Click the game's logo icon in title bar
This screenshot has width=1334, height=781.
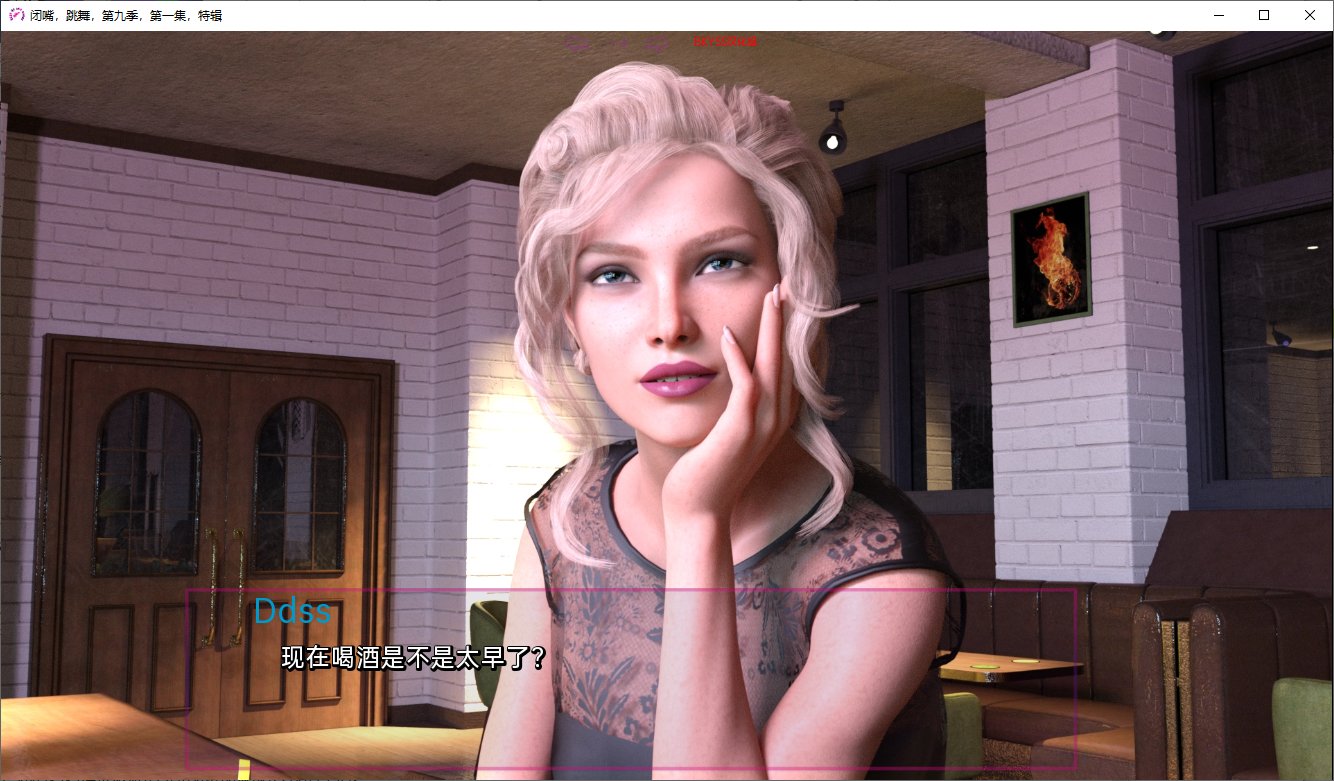(x=14, y=14)
